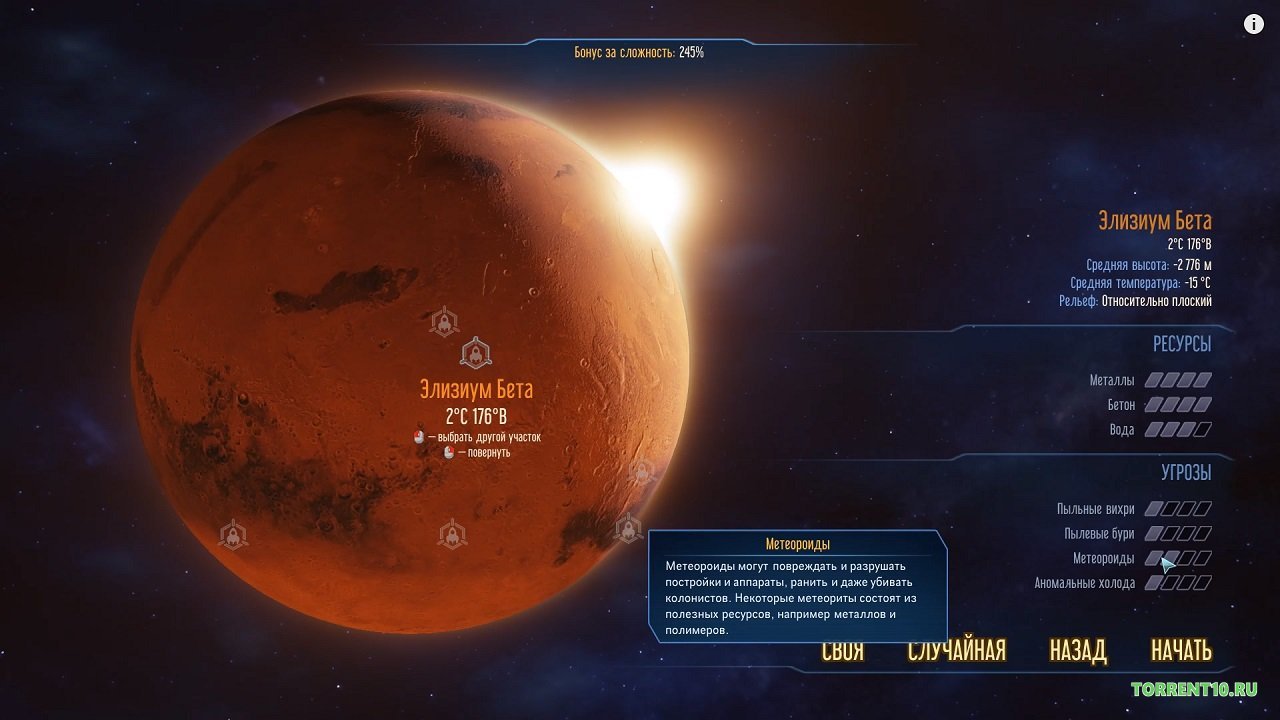Click the Метеороиды tooltip header

click(798, 542)
